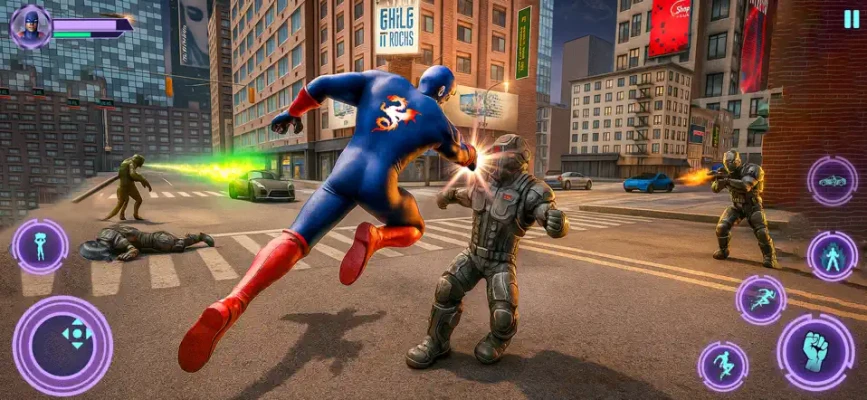This screenshot has height=400, width=867.
Task: Tap the car vehicle button
Action: point(832,181)
